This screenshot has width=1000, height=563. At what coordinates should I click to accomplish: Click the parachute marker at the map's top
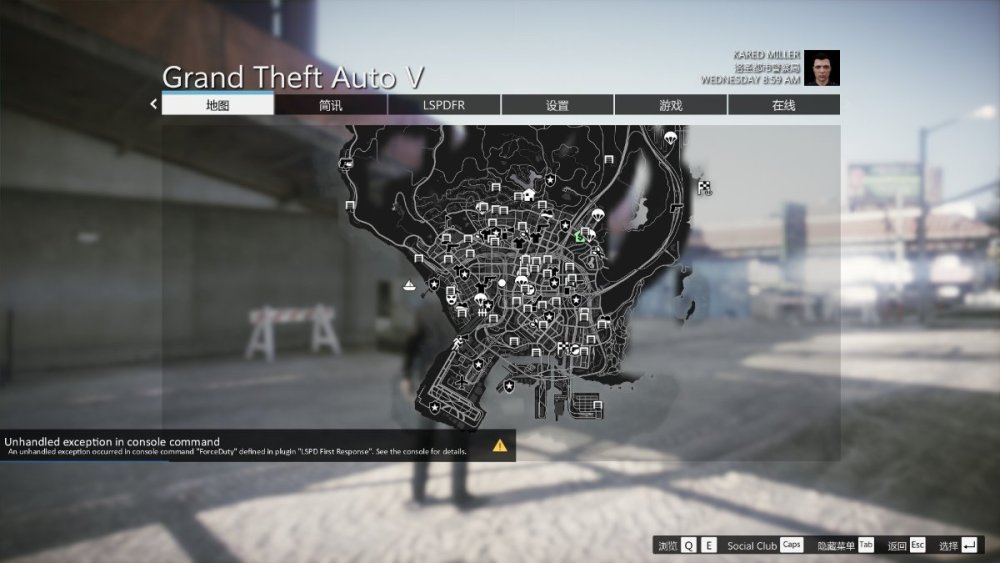tap(670, 137)
